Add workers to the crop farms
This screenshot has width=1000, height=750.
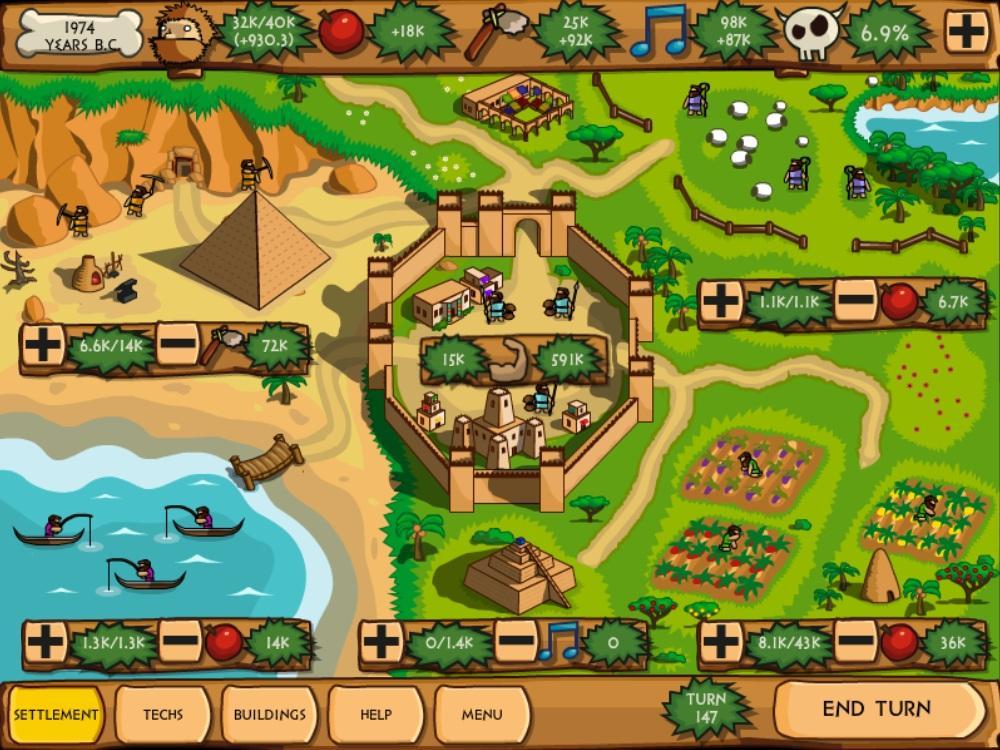pos(721,641)
